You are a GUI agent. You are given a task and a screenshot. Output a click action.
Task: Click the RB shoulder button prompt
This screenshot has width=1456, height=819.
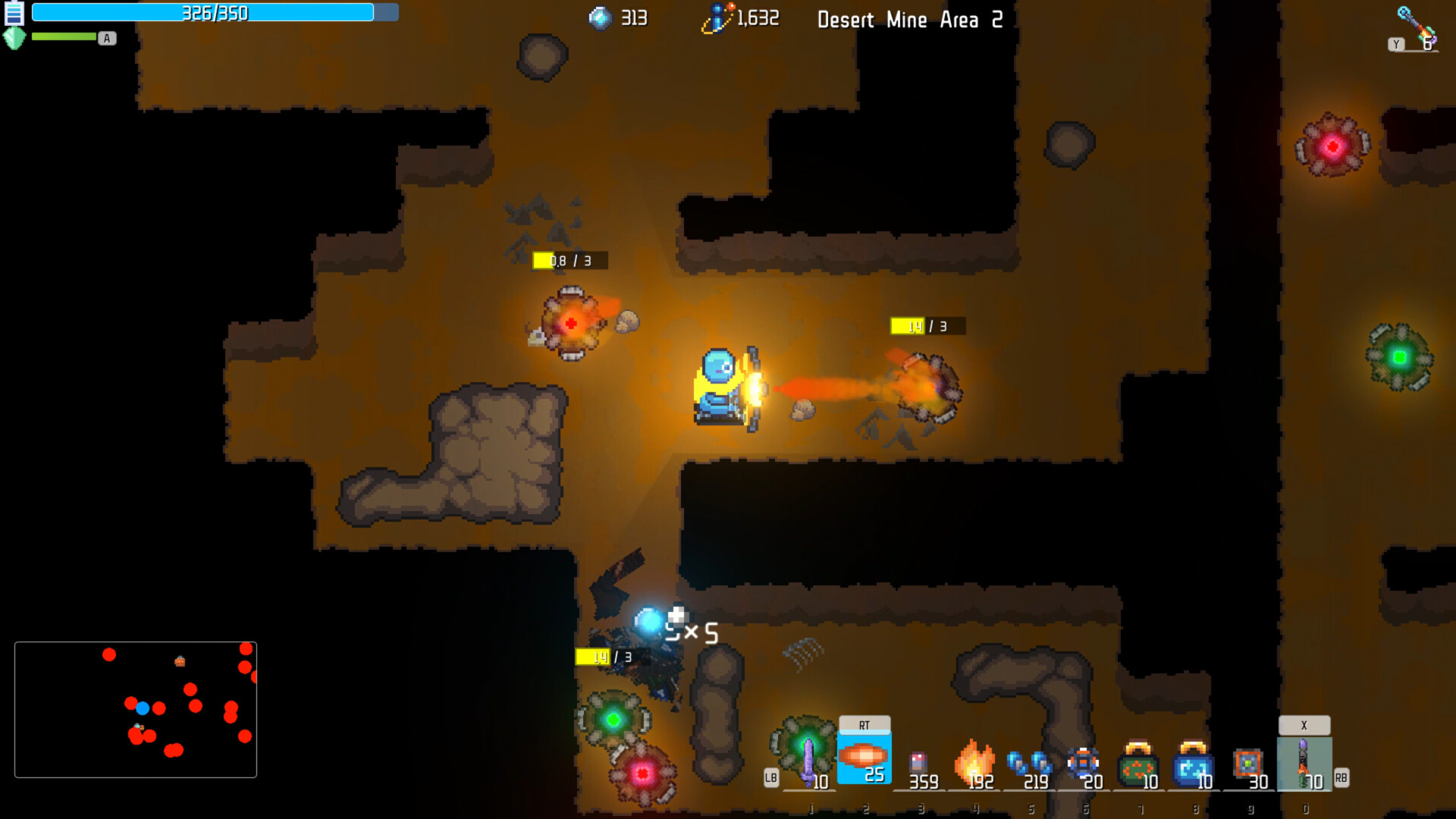pos(1341,776)
